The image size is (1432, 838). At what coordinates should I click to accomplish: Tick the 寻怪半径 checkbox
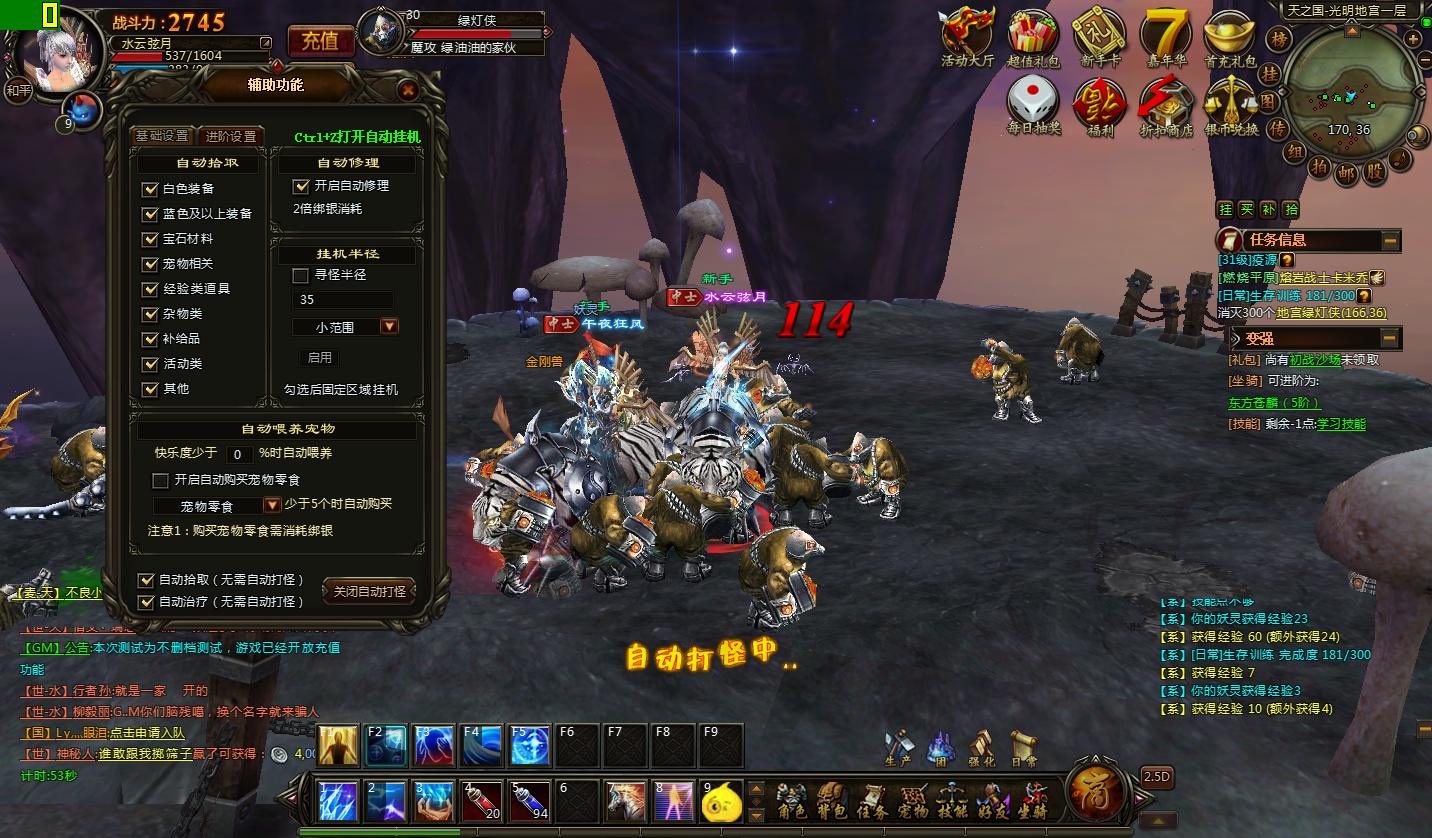coord(300,275)
